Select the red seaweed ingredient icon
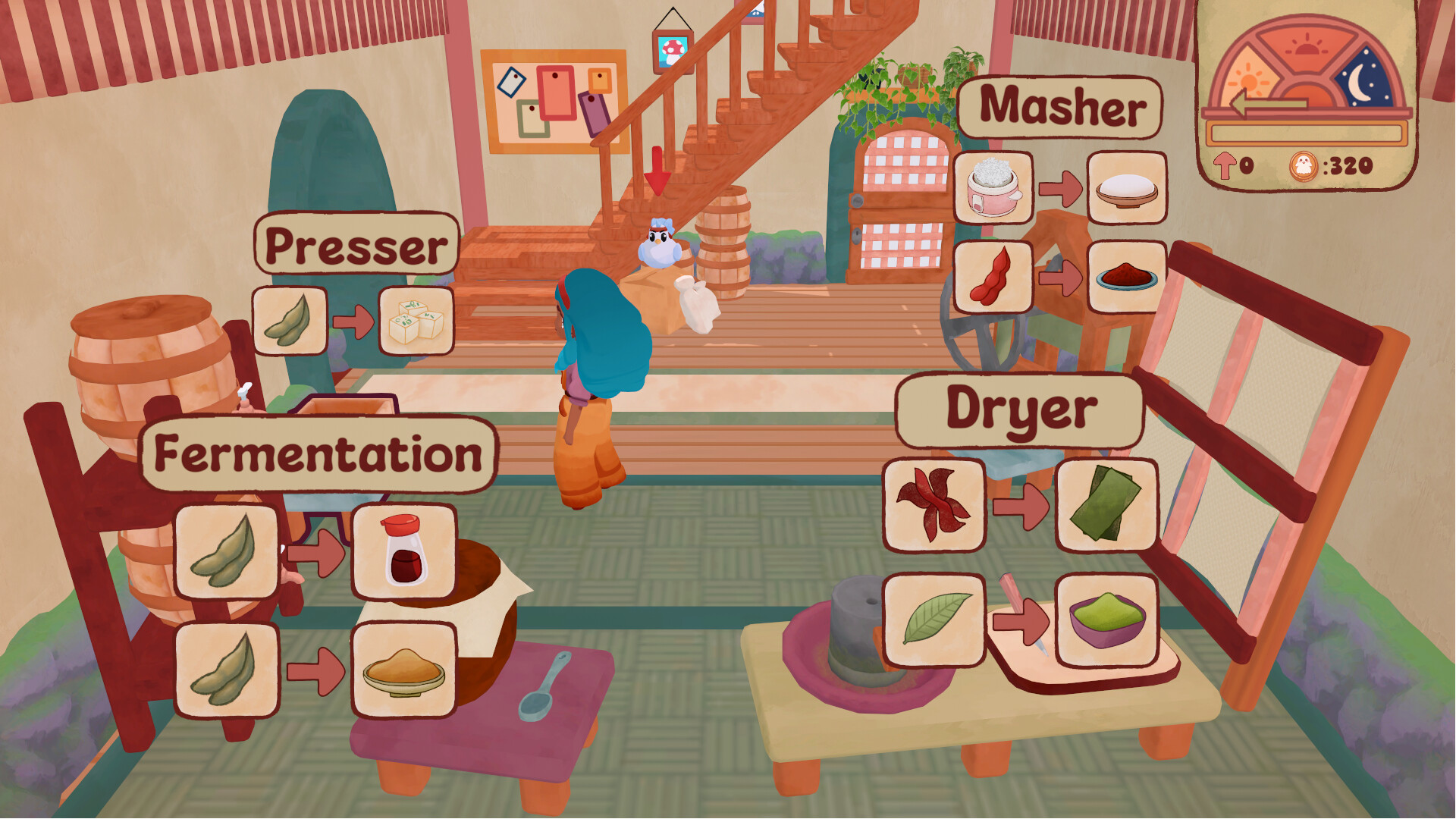 coord(934,504)
